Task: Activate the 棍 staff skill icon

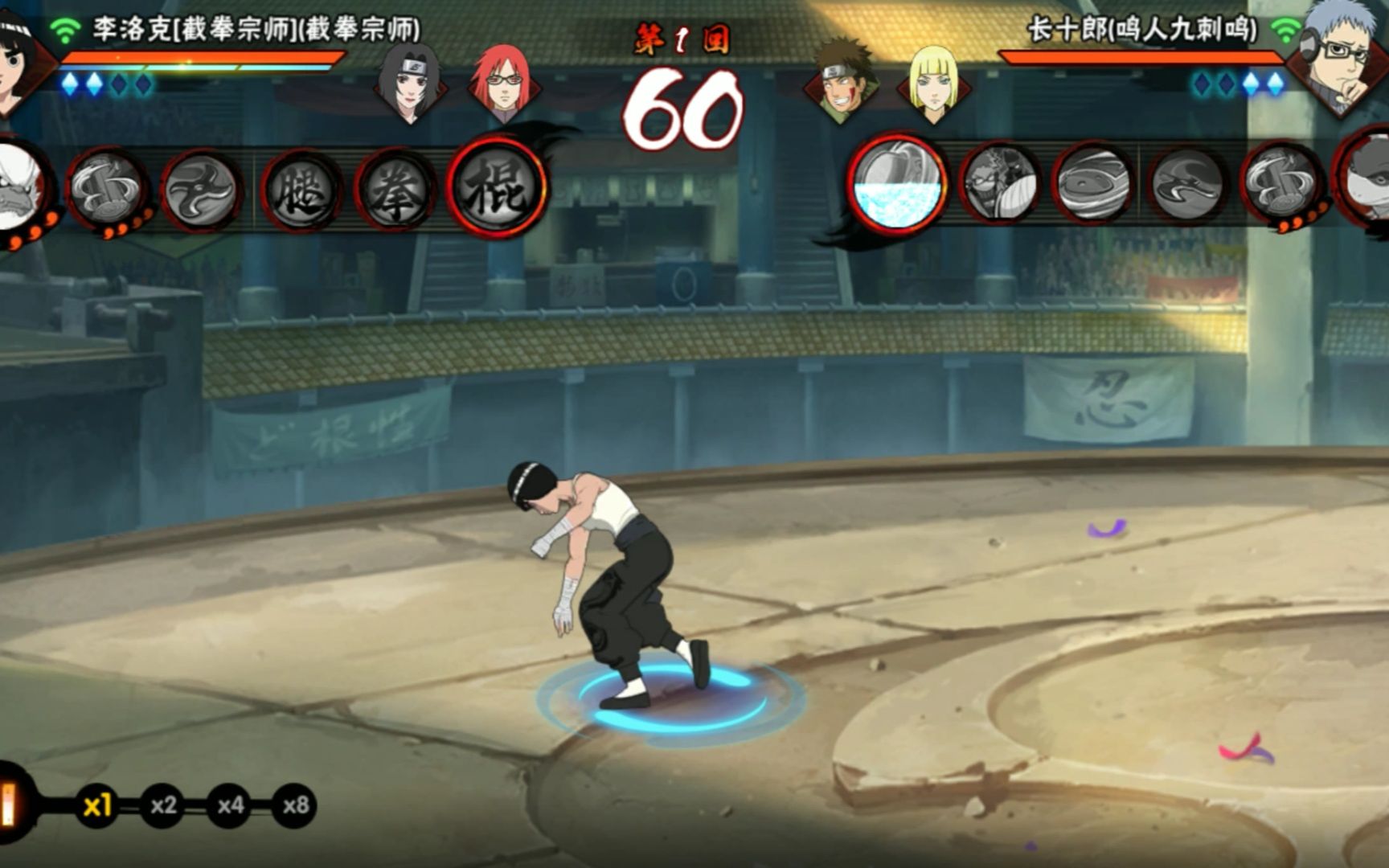Action: pos(496,188)
